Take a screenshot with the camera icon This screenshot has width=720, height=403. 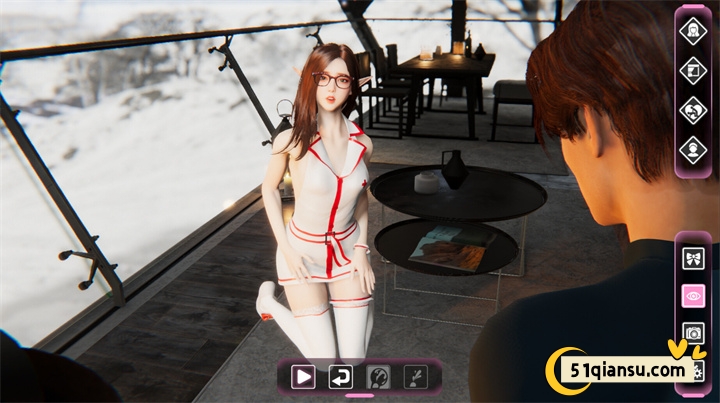point(692,333)
